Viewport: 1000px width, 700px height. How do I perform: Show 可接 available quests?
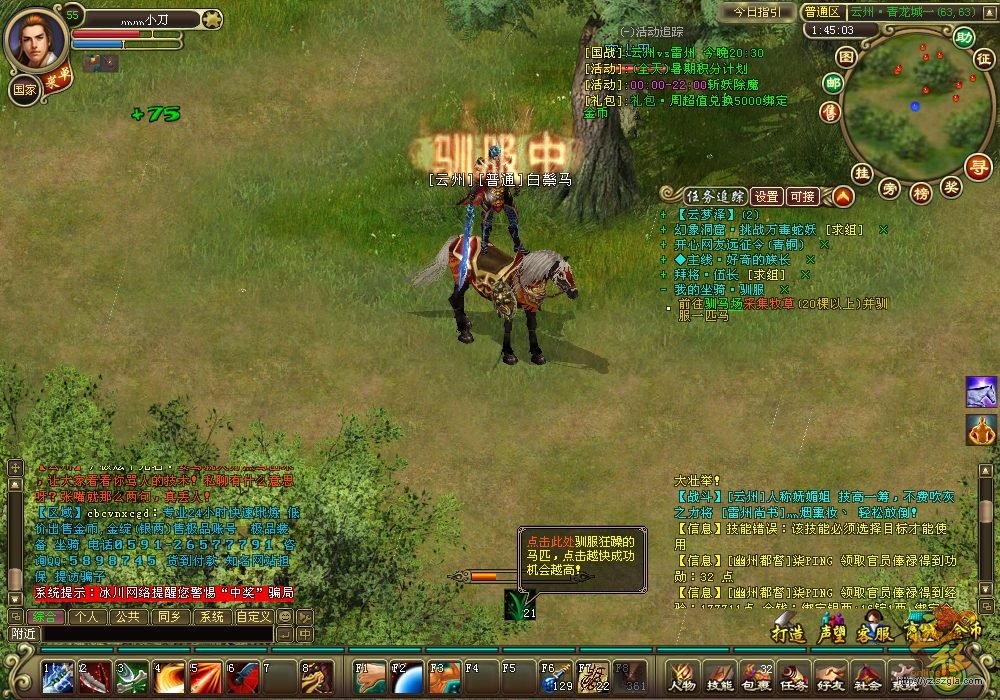click(x=803, y=196)
